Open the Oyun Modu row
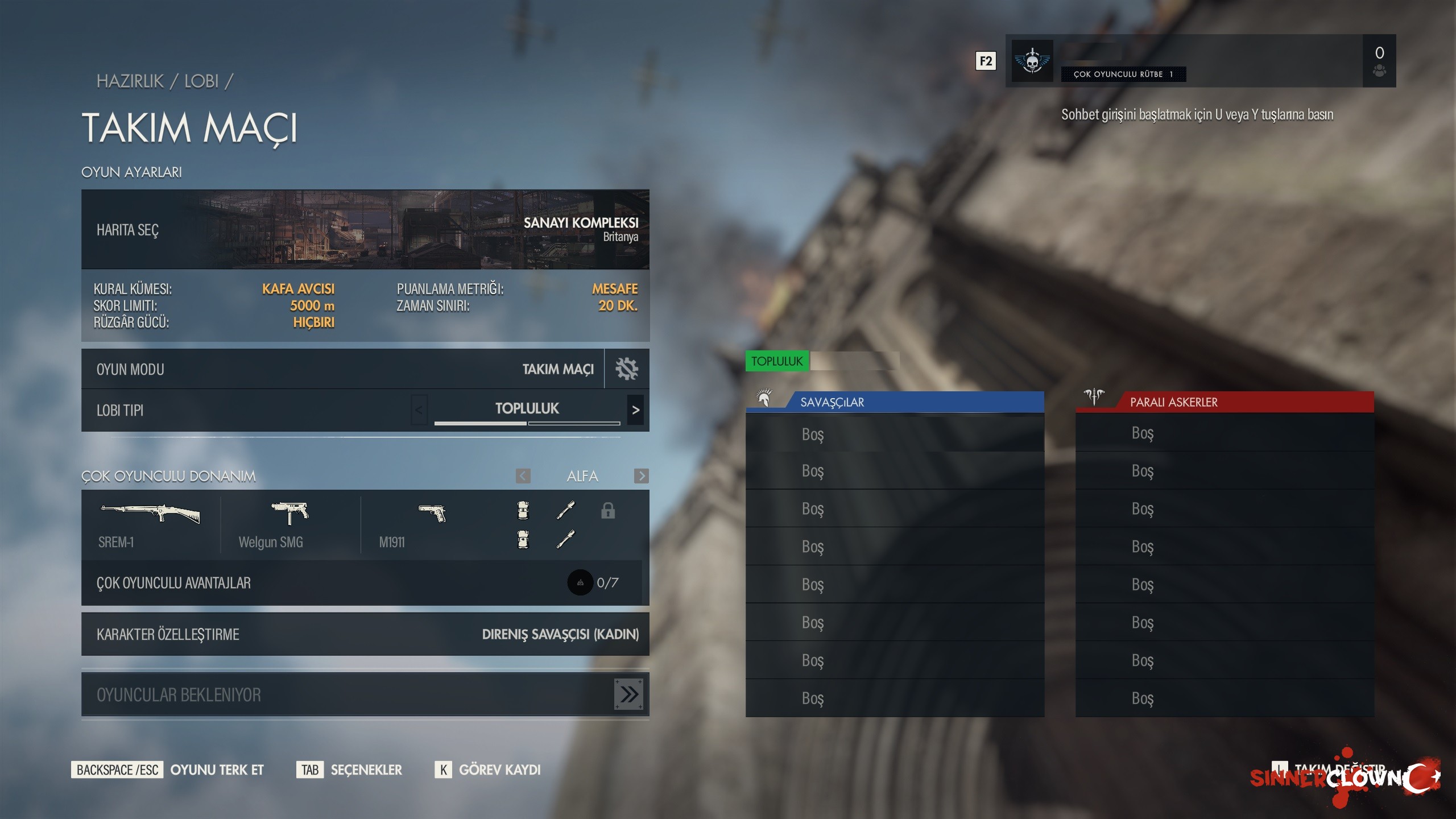Image resolution: width=1456 pixels, height=819 pixels. (x=342, y=369)
